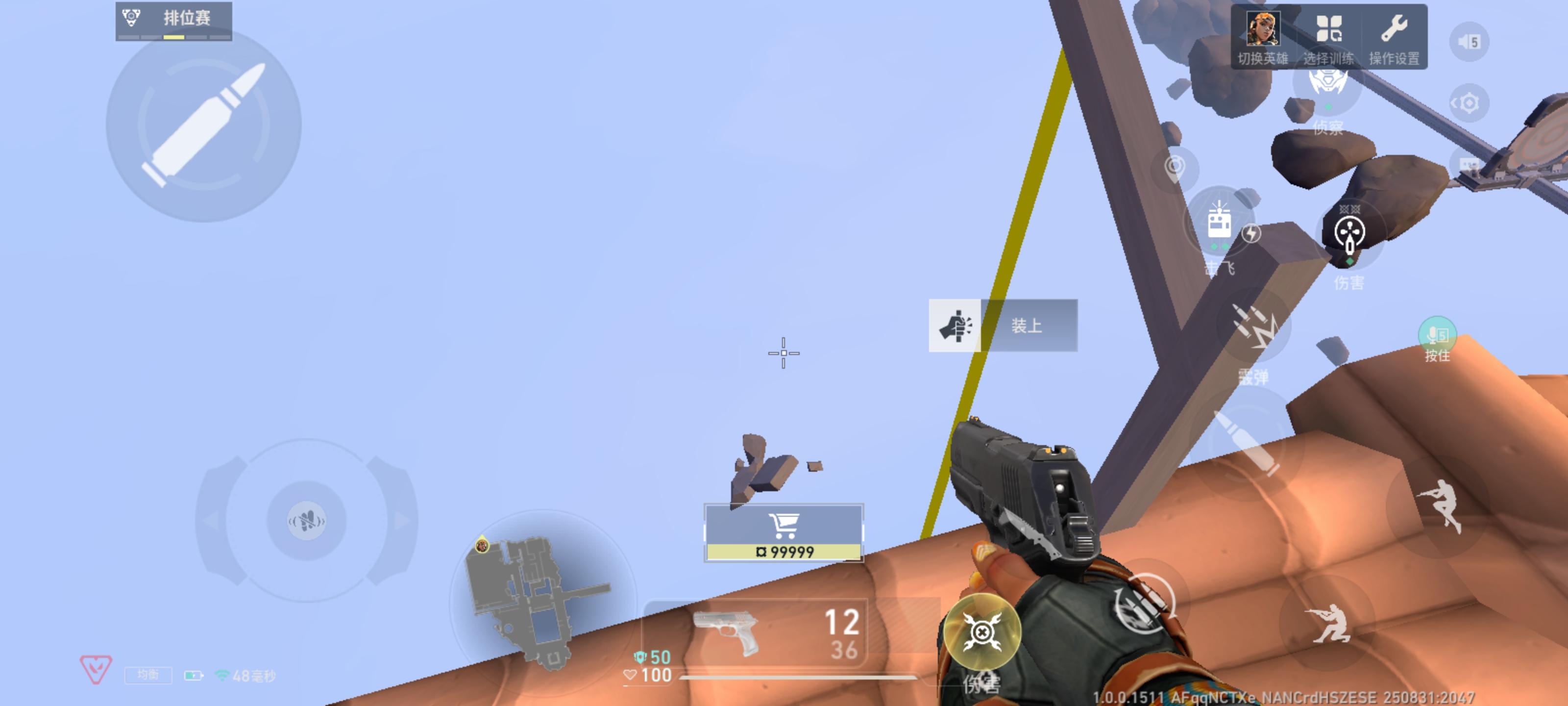This screenshot has width=1568, height=706.
Task: Open the shop cart showing 99999 credits
Action: (x=784, y=531)
